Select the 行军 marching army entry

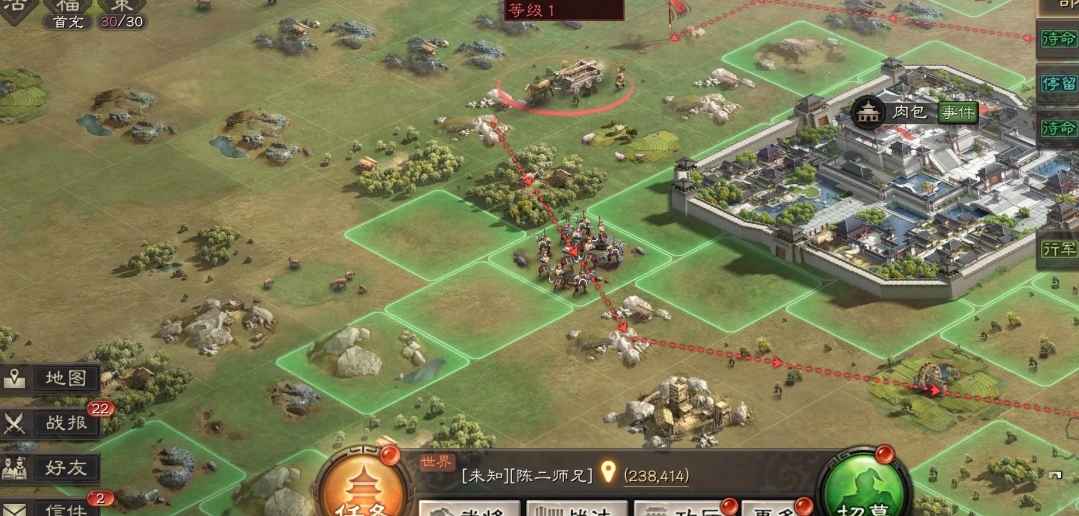click(1058, 247)
